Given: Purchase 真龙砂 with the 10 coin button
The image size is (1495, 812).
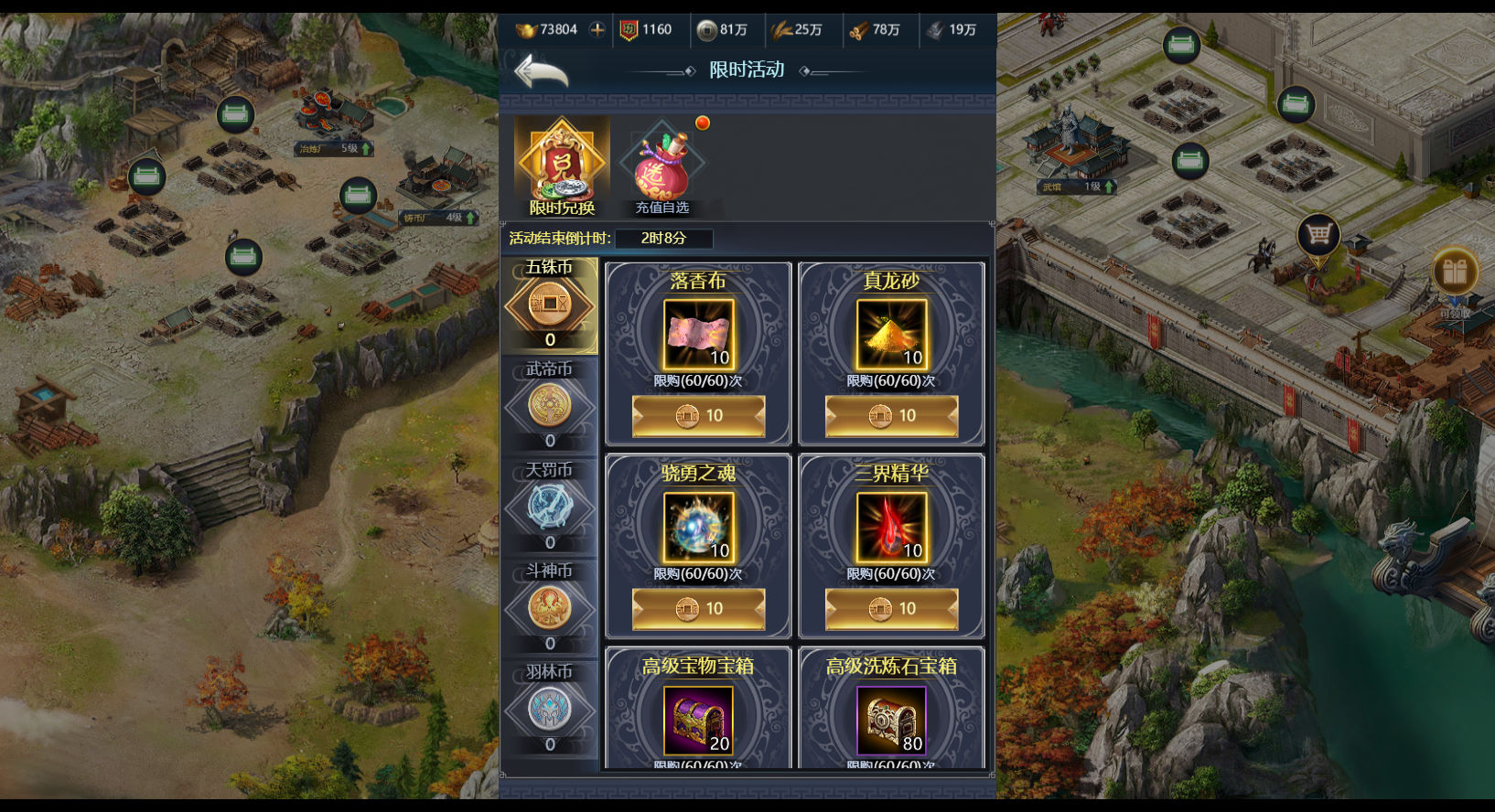Looking at the screenshot, I should pyautogui.click(x=891, y=416).
